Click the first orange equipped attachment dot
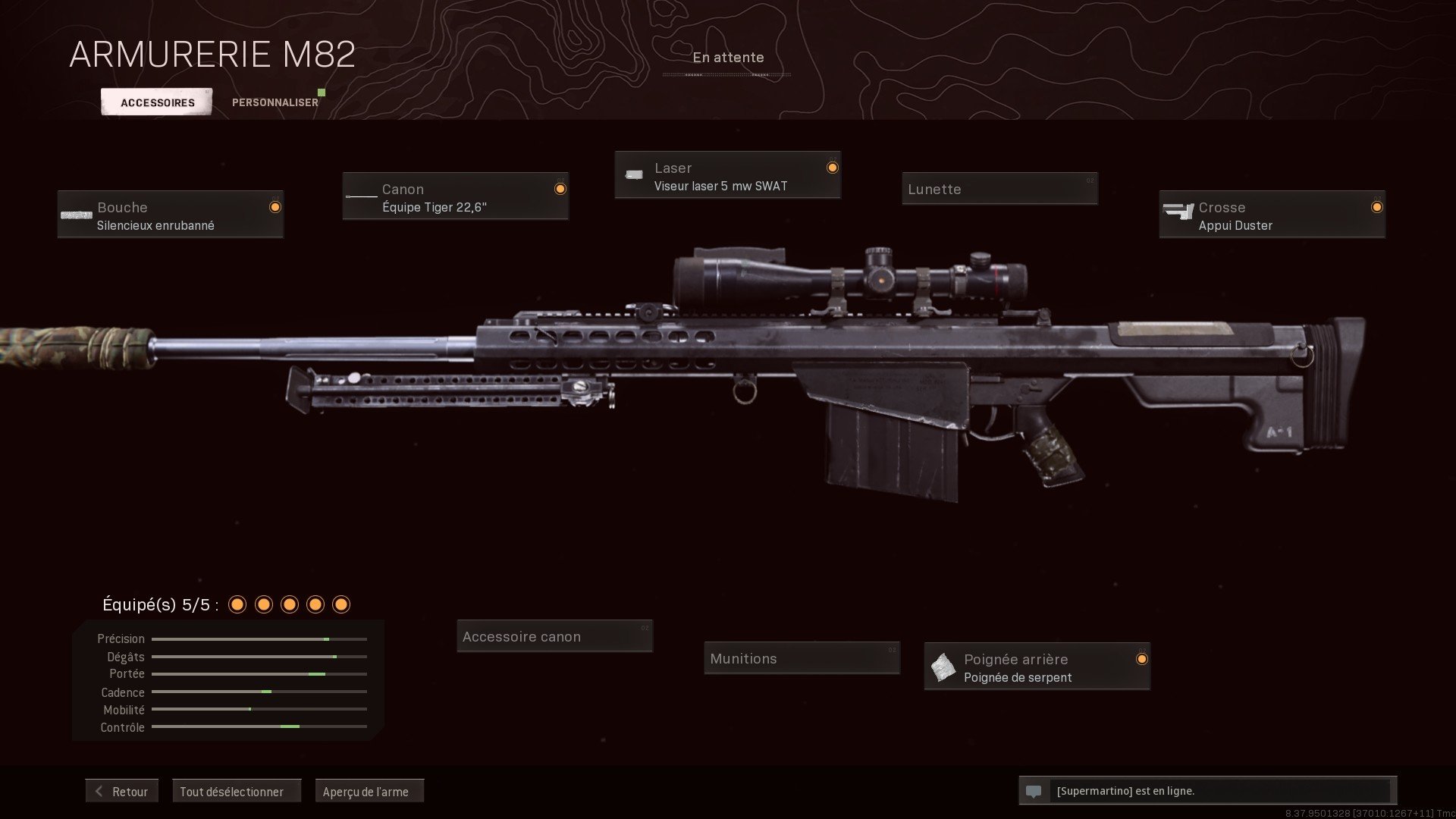Viewport: 1456px width, 819px height. click(238, 604)
